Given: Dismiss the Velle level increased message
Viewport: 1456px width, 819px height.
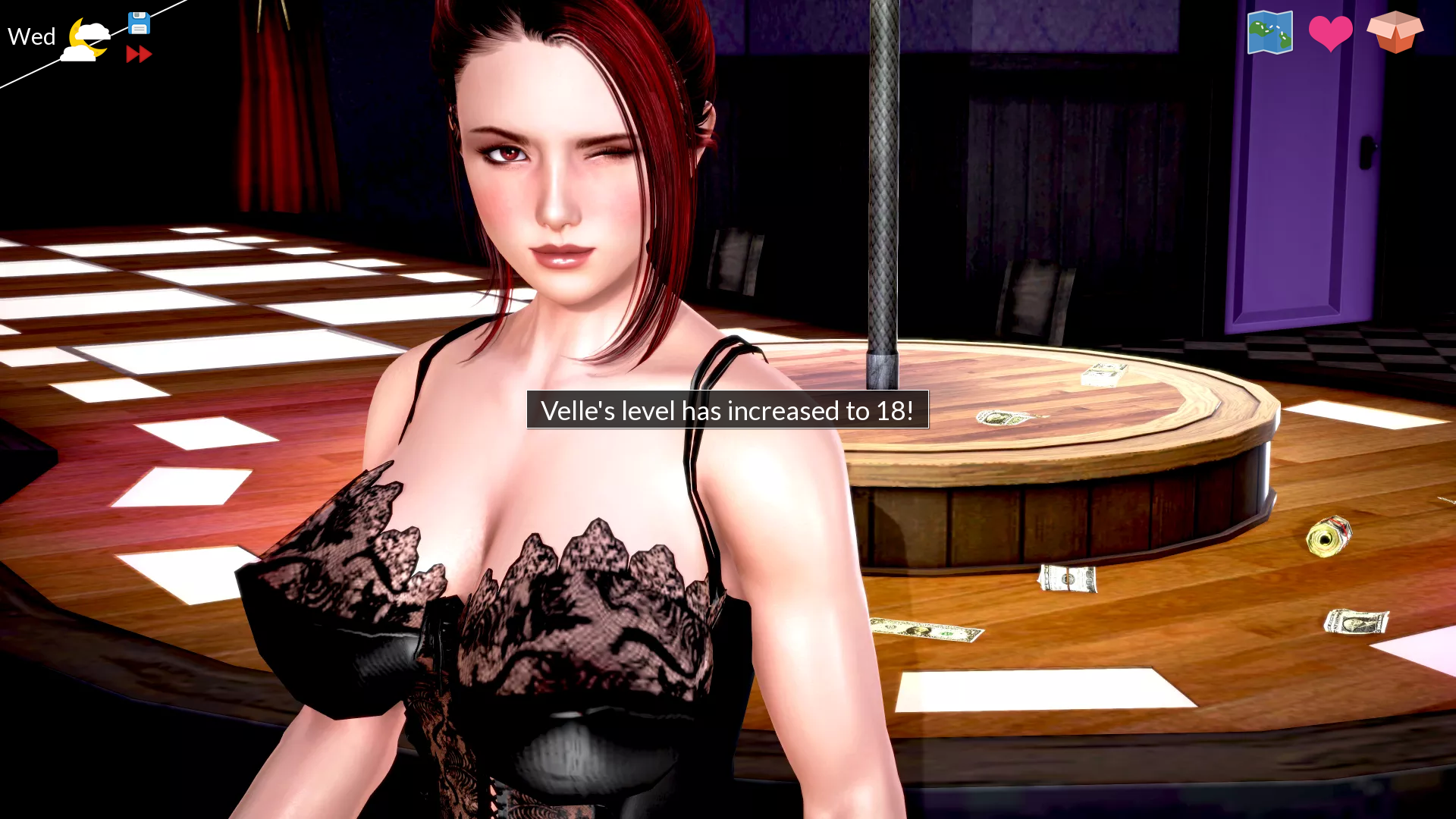Looking at the screenshot, I should [727, 410].
